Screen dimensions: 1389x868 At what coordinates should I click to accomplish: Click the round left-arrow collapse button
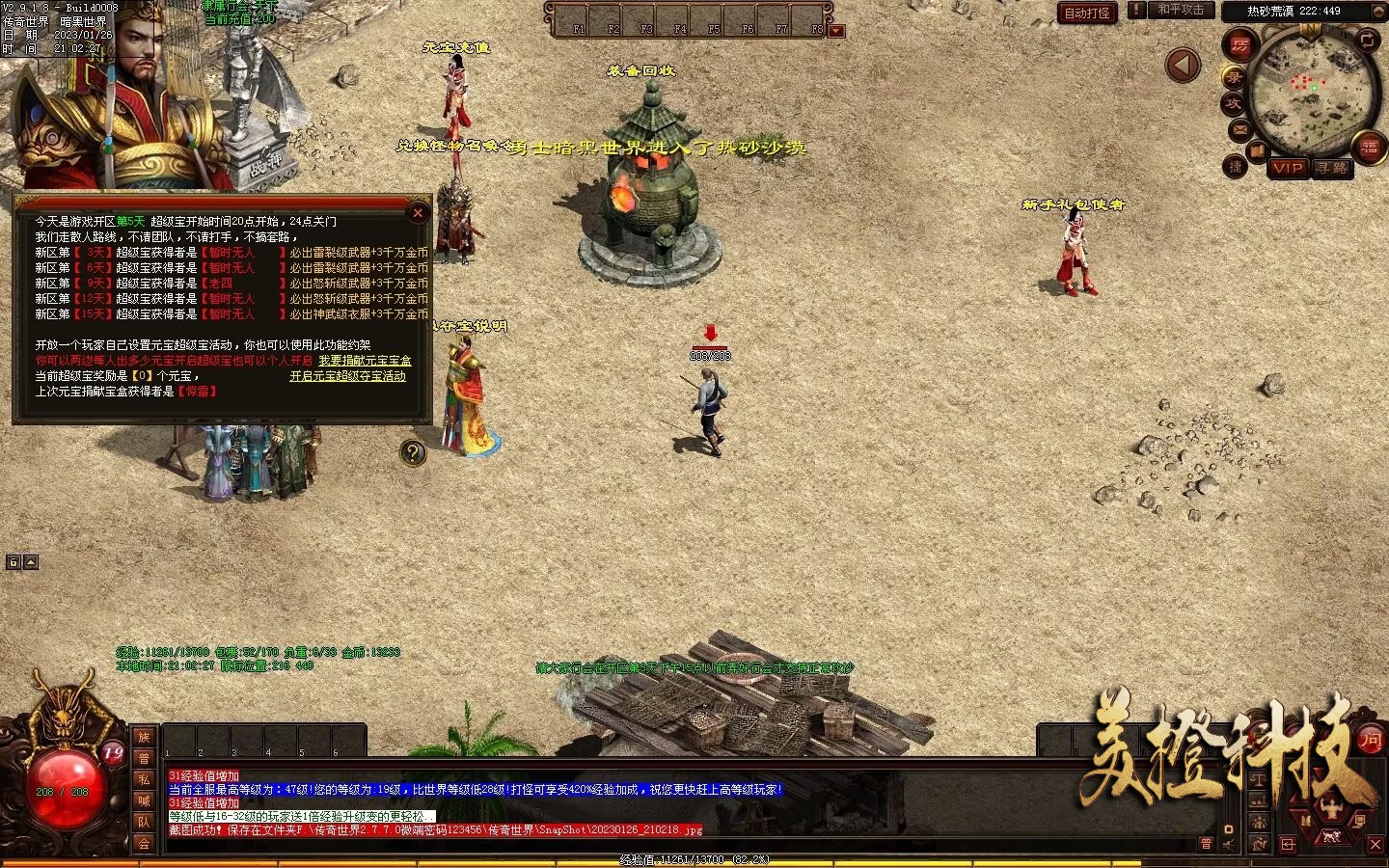point(1183,66)
